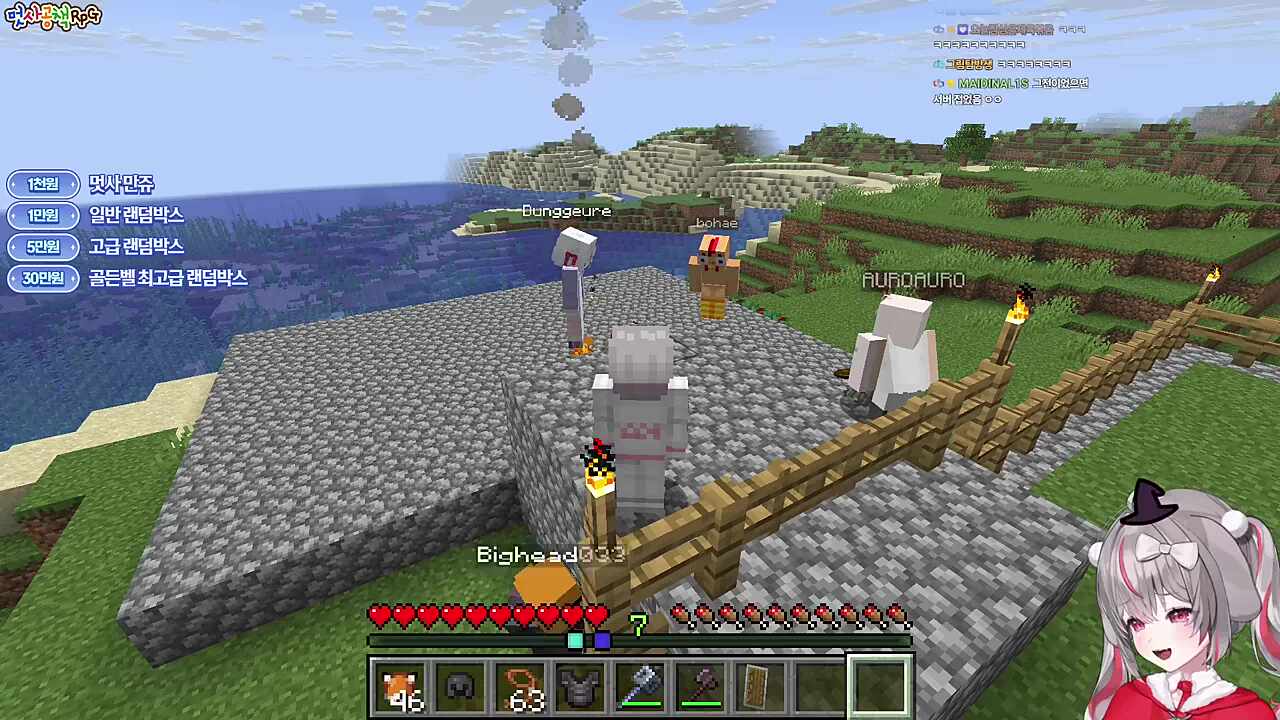Select the shield hotbar slot

coord(760,687)
